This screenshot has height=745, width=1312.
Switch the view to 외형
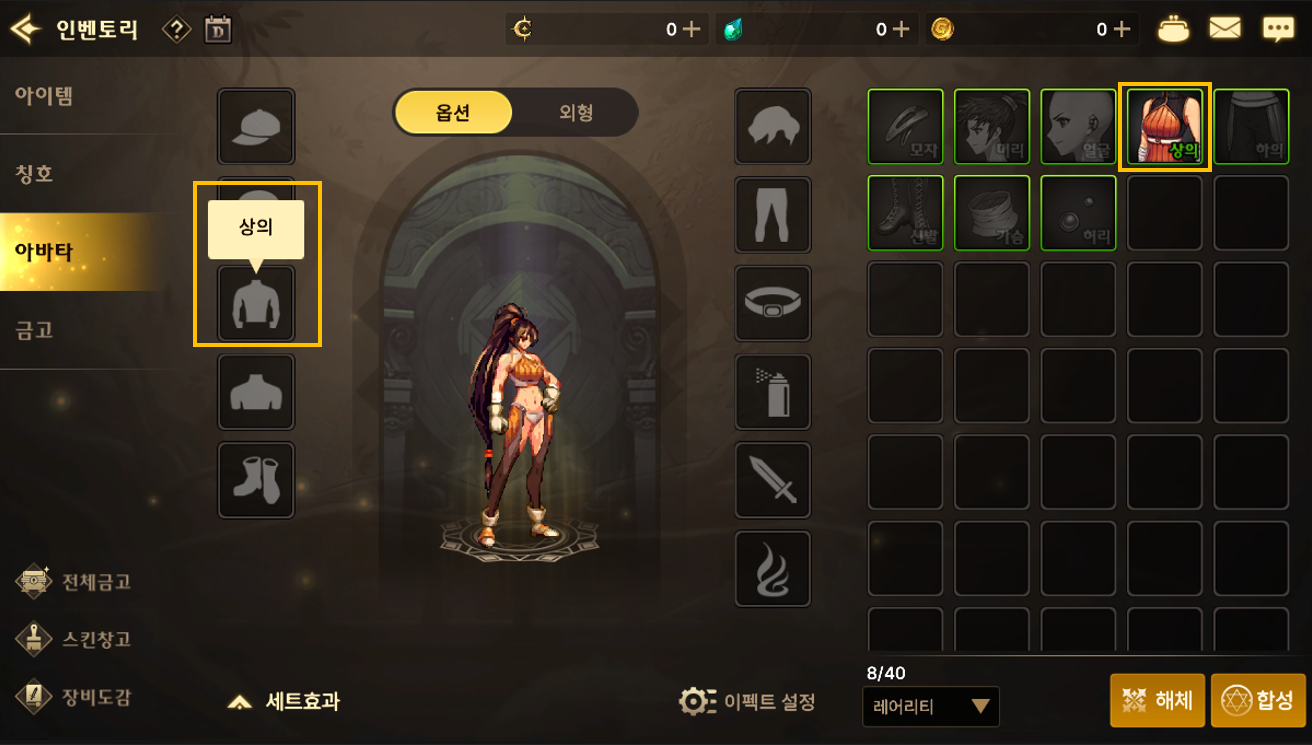(x=575, y=113)
